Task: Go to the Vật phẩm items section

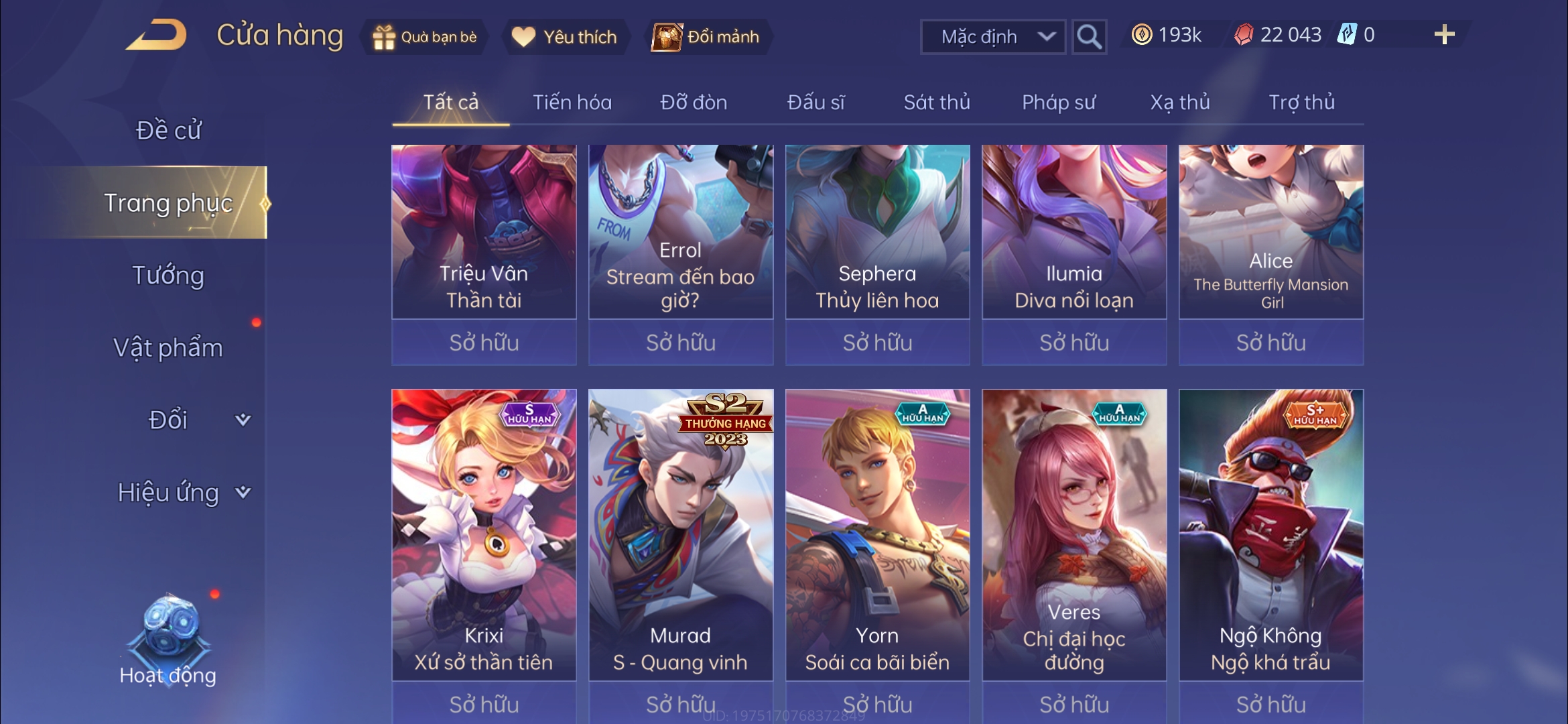Action: [x=168, y=348]
